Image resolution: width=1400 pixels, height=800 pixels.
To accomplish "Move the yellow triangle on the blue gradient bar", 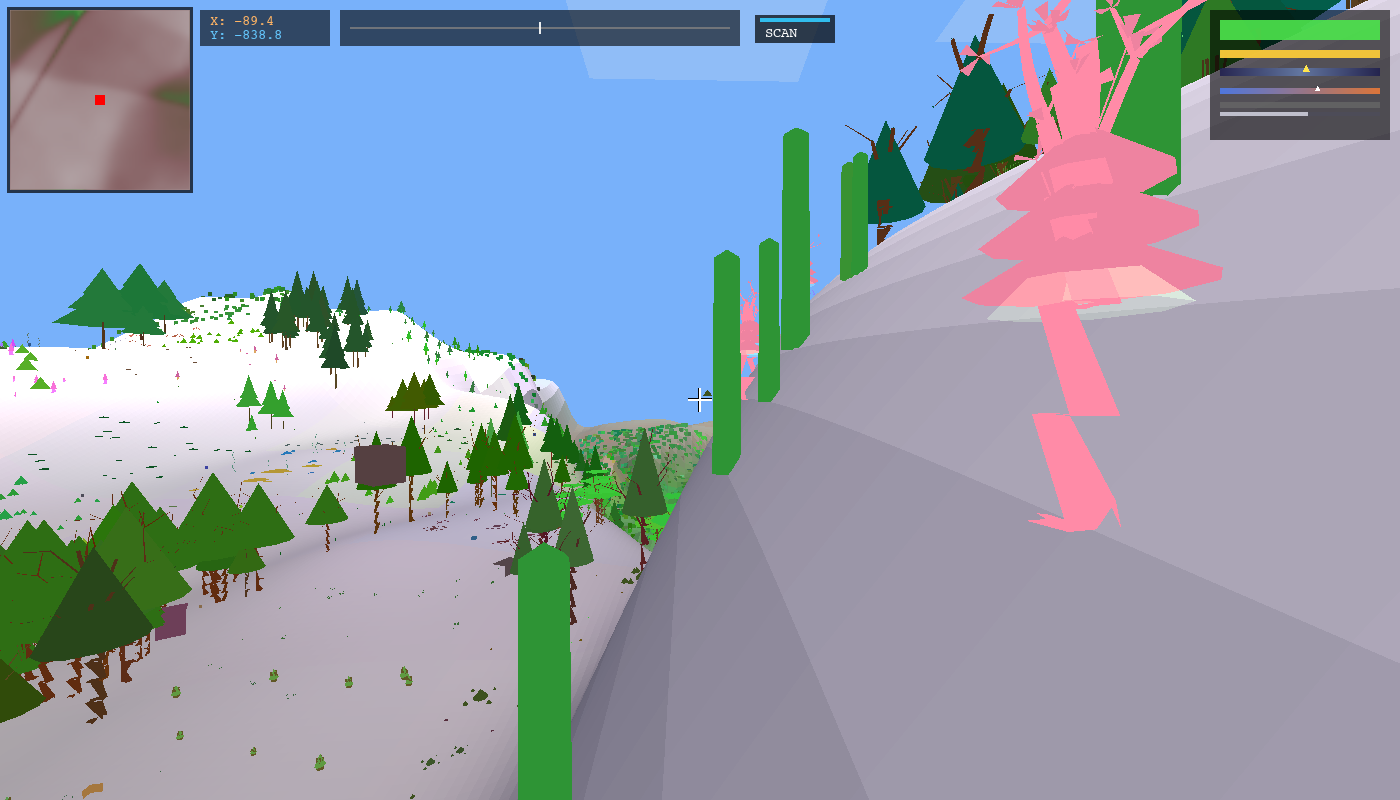I will pyautogui.click(x=1306, y=69).
